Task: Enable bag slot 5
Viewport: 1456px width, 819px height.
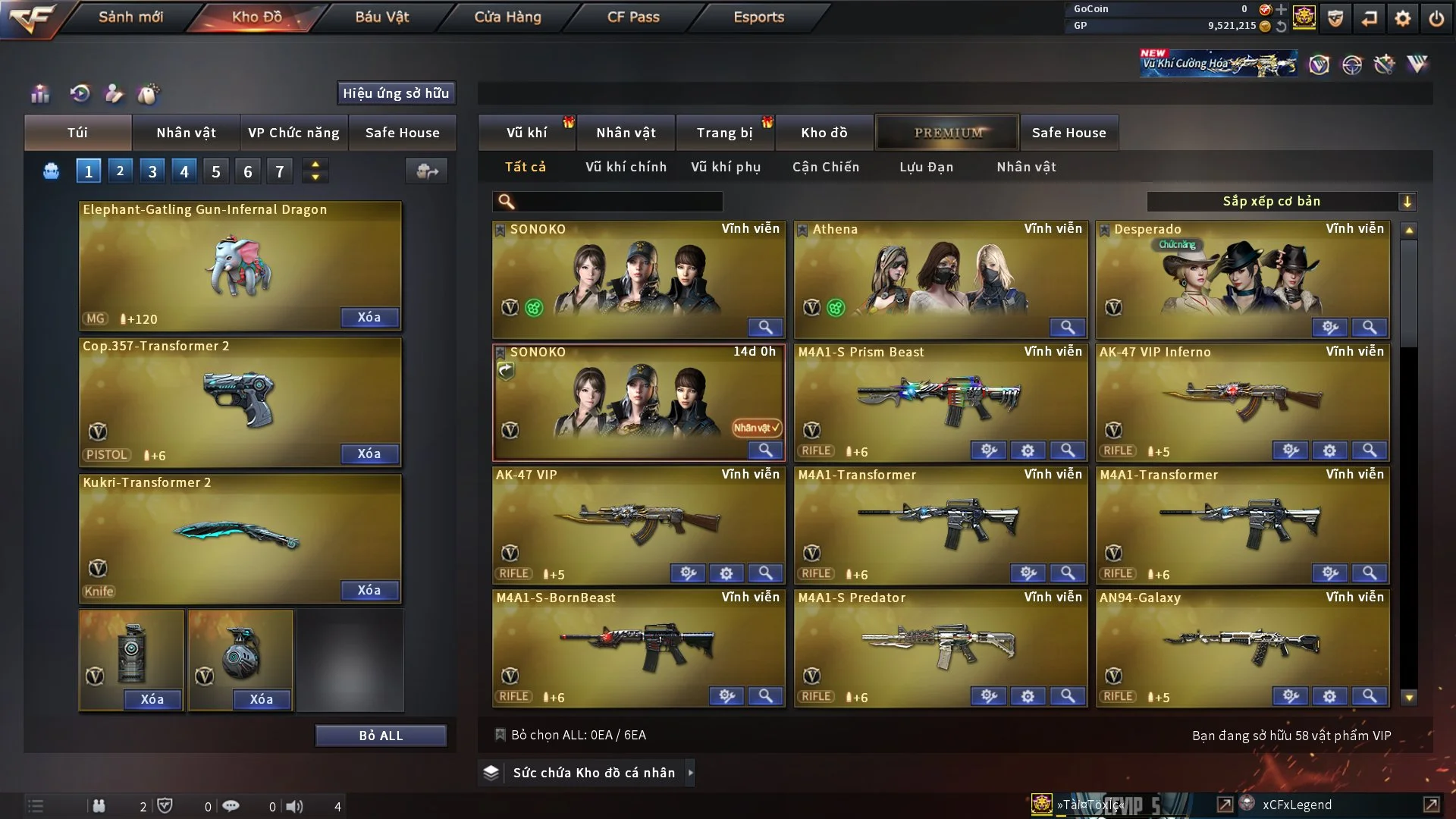Action: [x=215, y=171]
